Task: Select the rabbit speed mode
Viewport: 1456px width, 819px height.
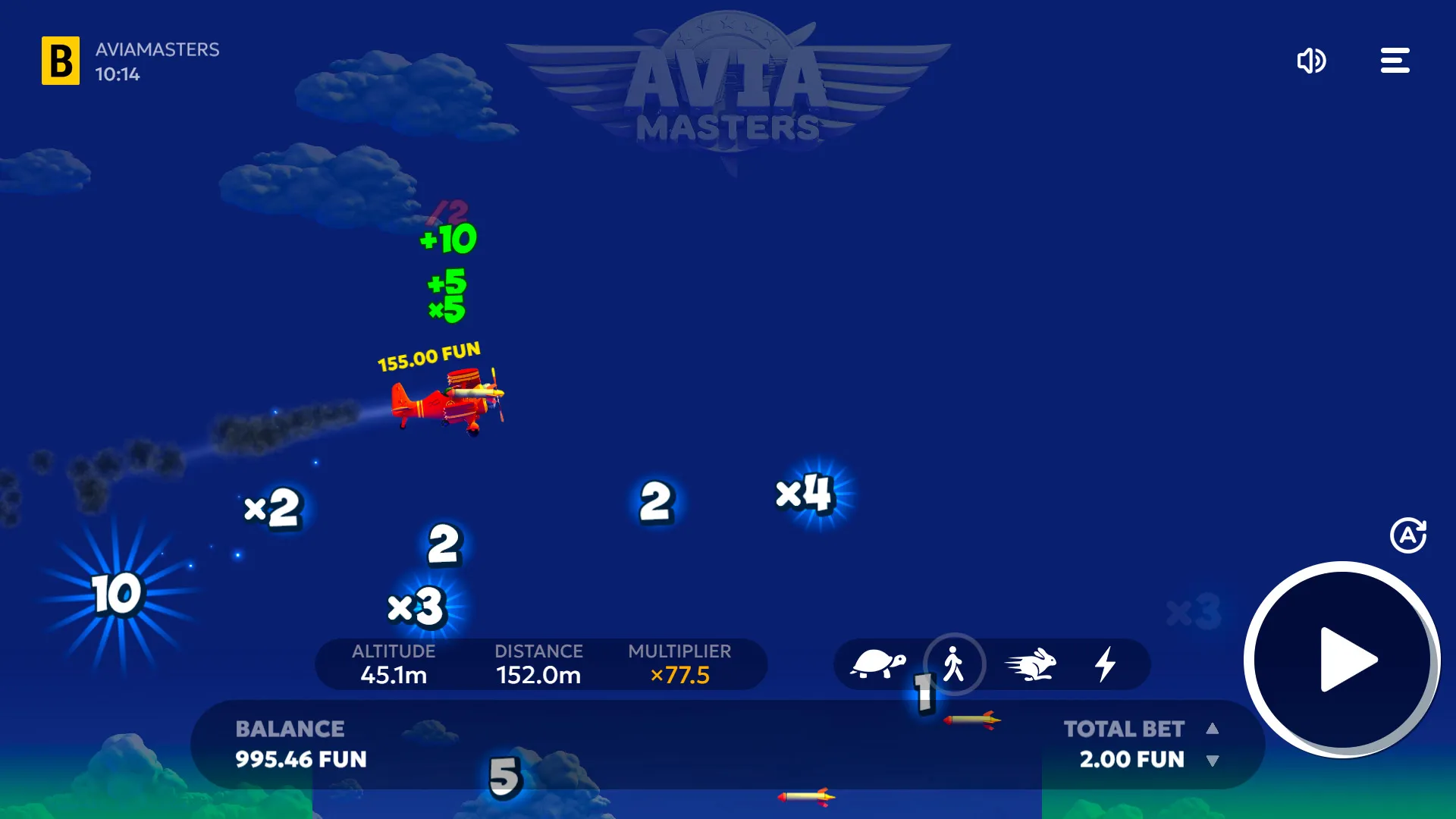Action: pos(1031,664)
